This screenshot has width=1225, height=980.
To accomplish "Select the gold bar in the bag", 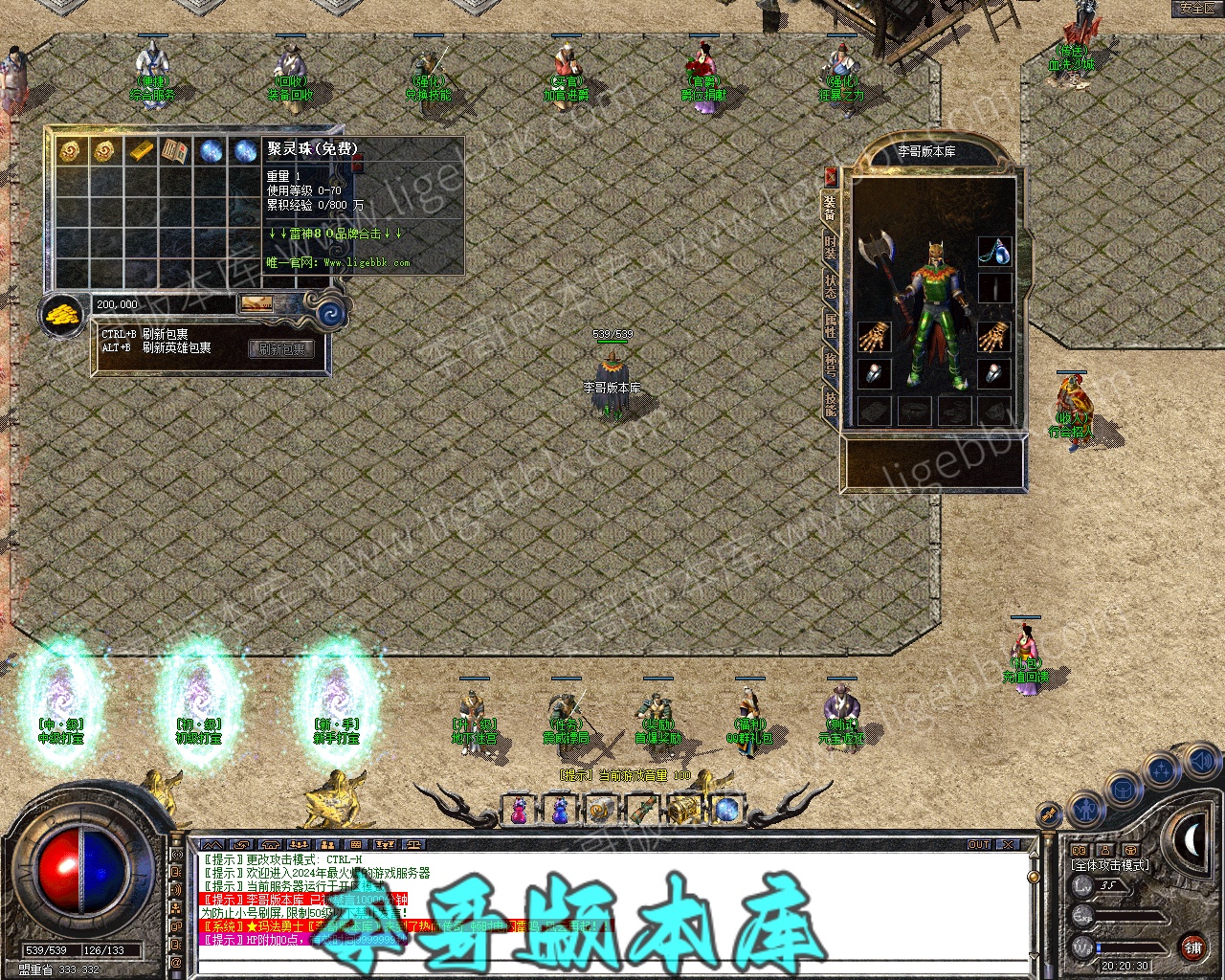I will pos(142,150).
